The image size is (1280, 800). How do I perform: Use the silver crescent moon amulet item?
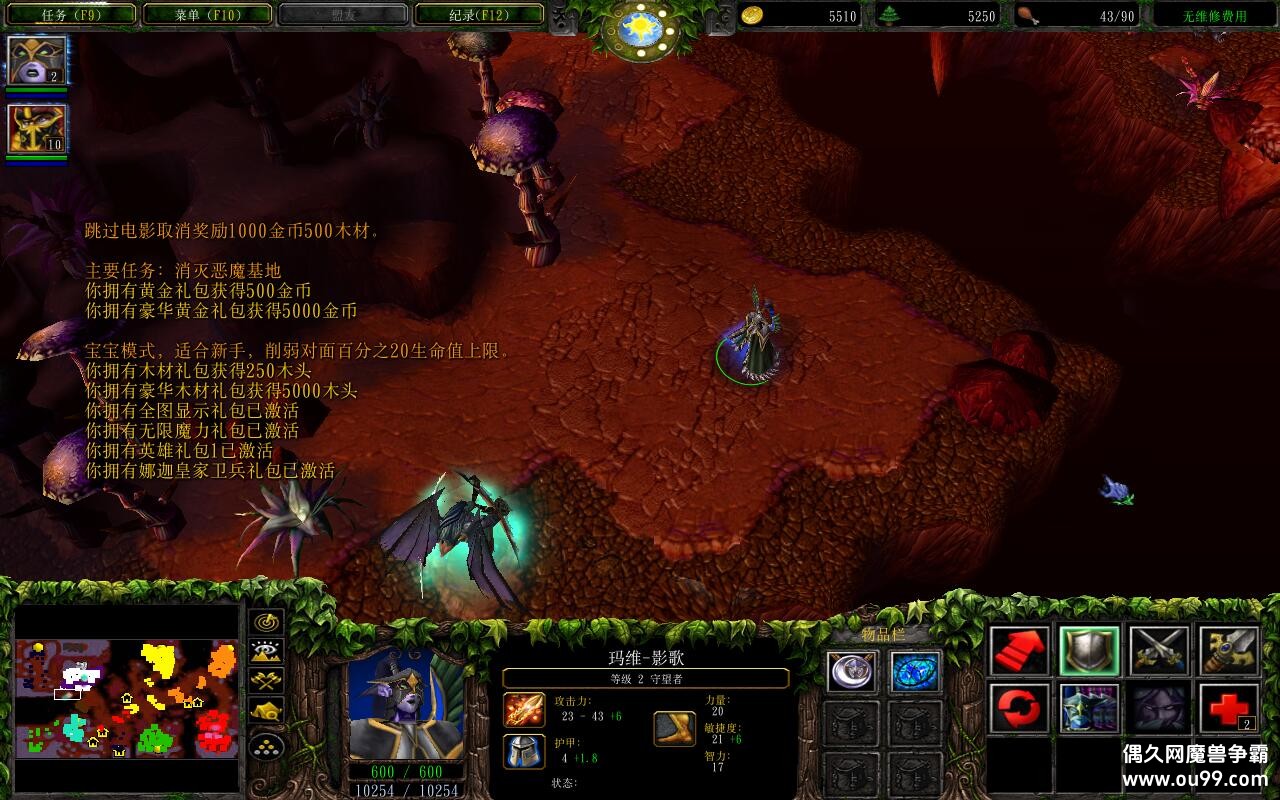coord(853,672)
